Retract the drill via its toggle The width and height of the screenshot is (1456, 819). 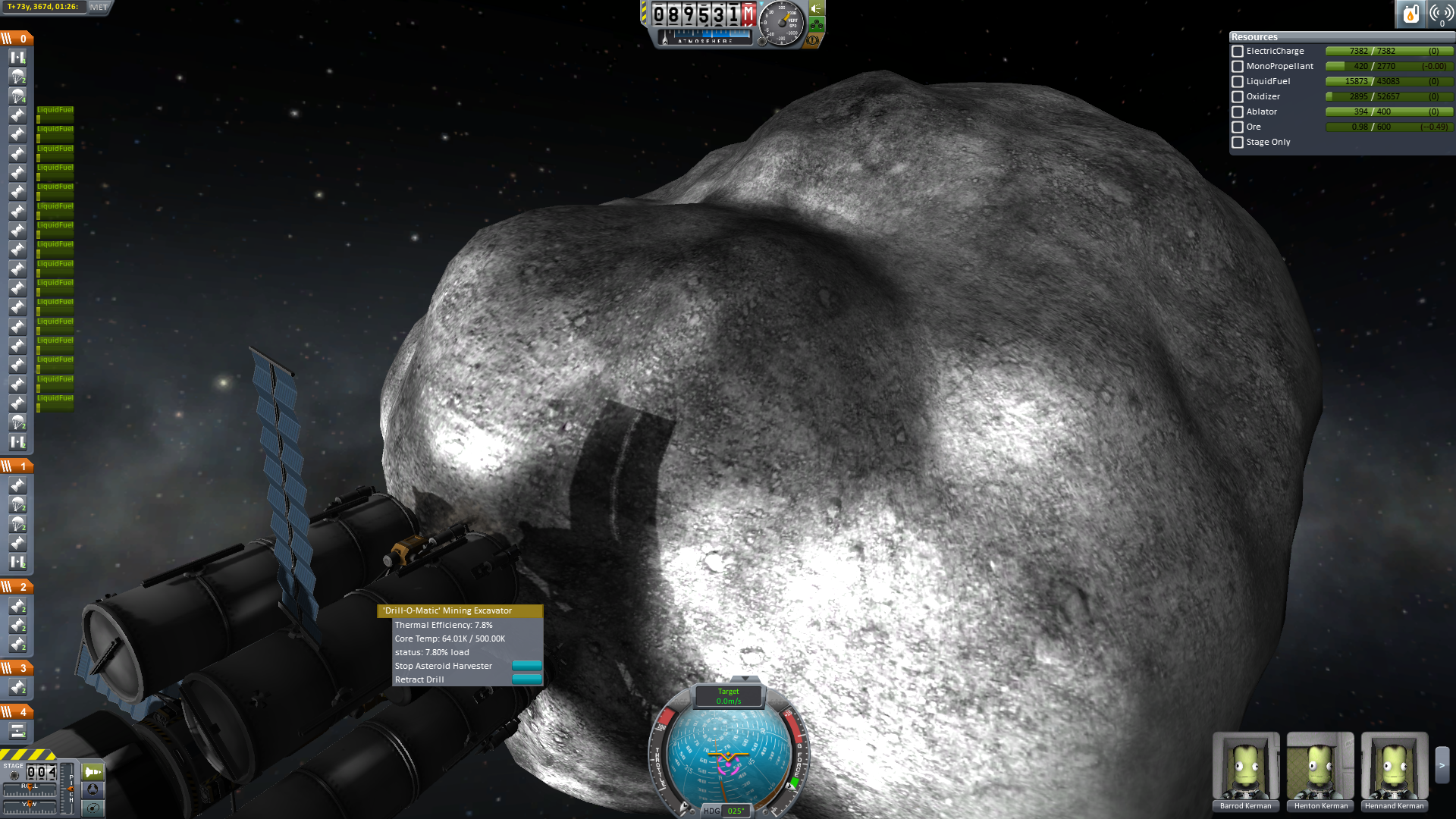526,679
